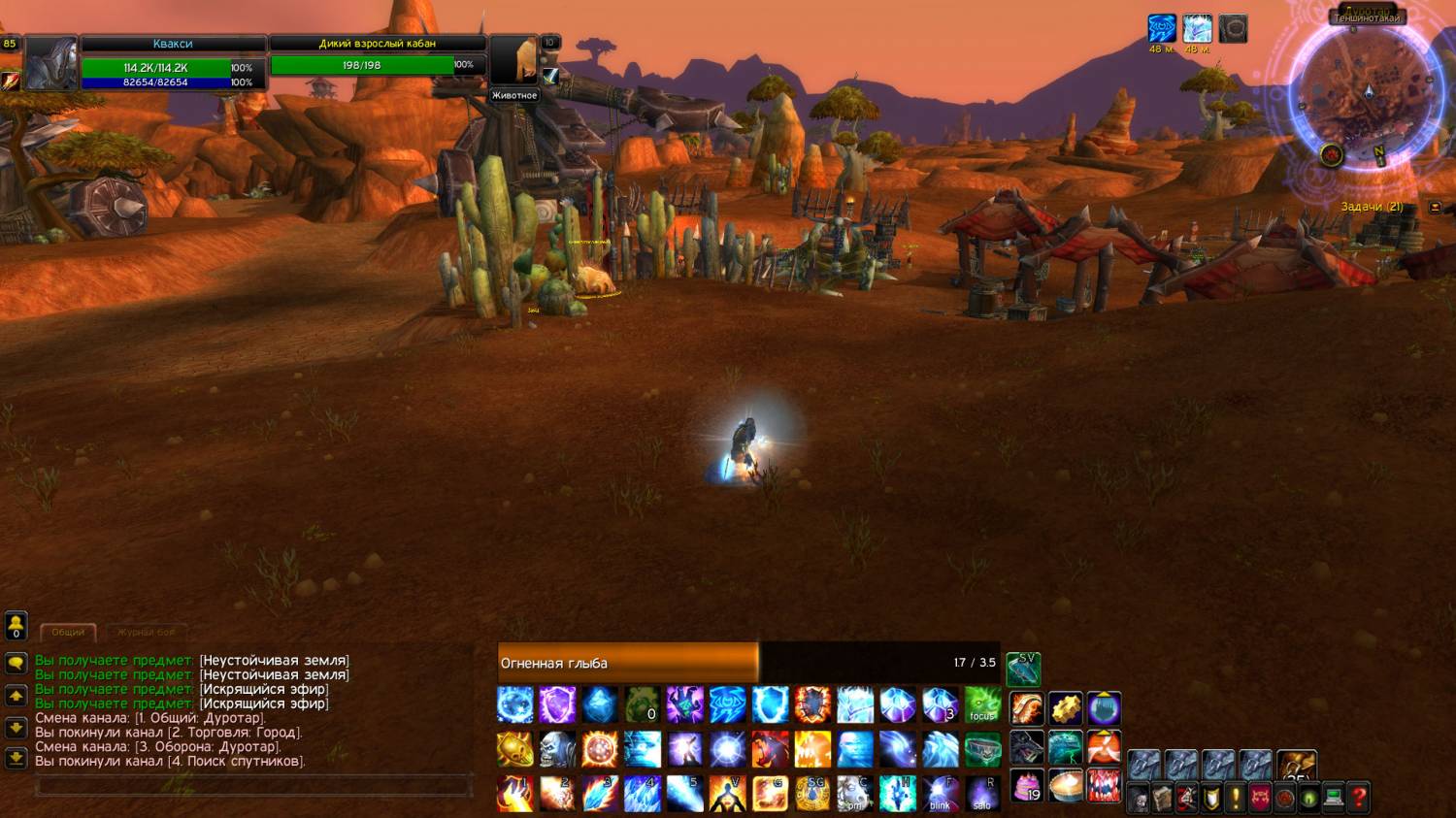Viewport: 1456px width, 818px height.
Task: Click the speech bubble chat menu button
Action: point(16,664)
